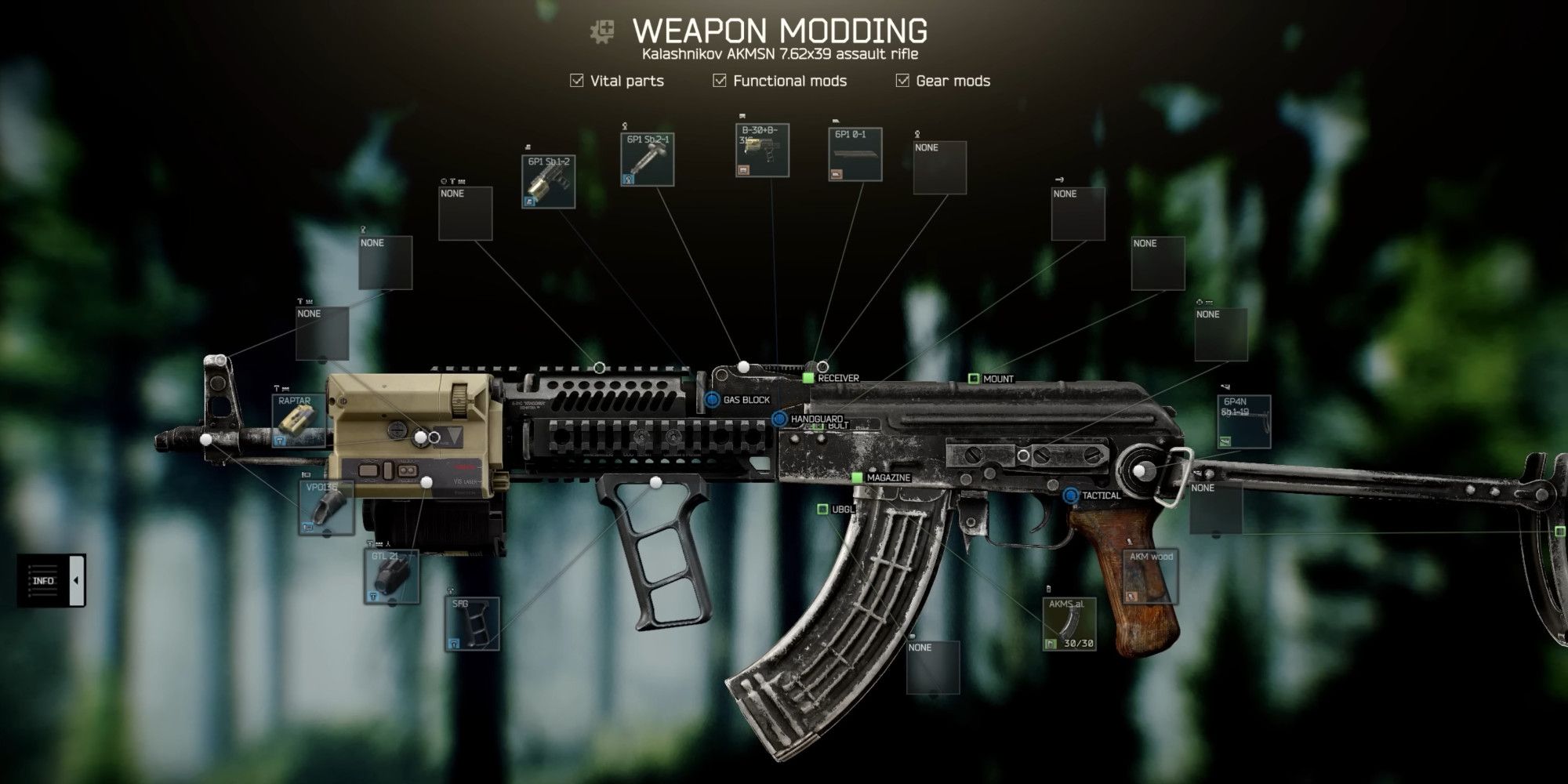Click the TACTICAL slot label
1568x784 pixels.
tap(1096, 495)
